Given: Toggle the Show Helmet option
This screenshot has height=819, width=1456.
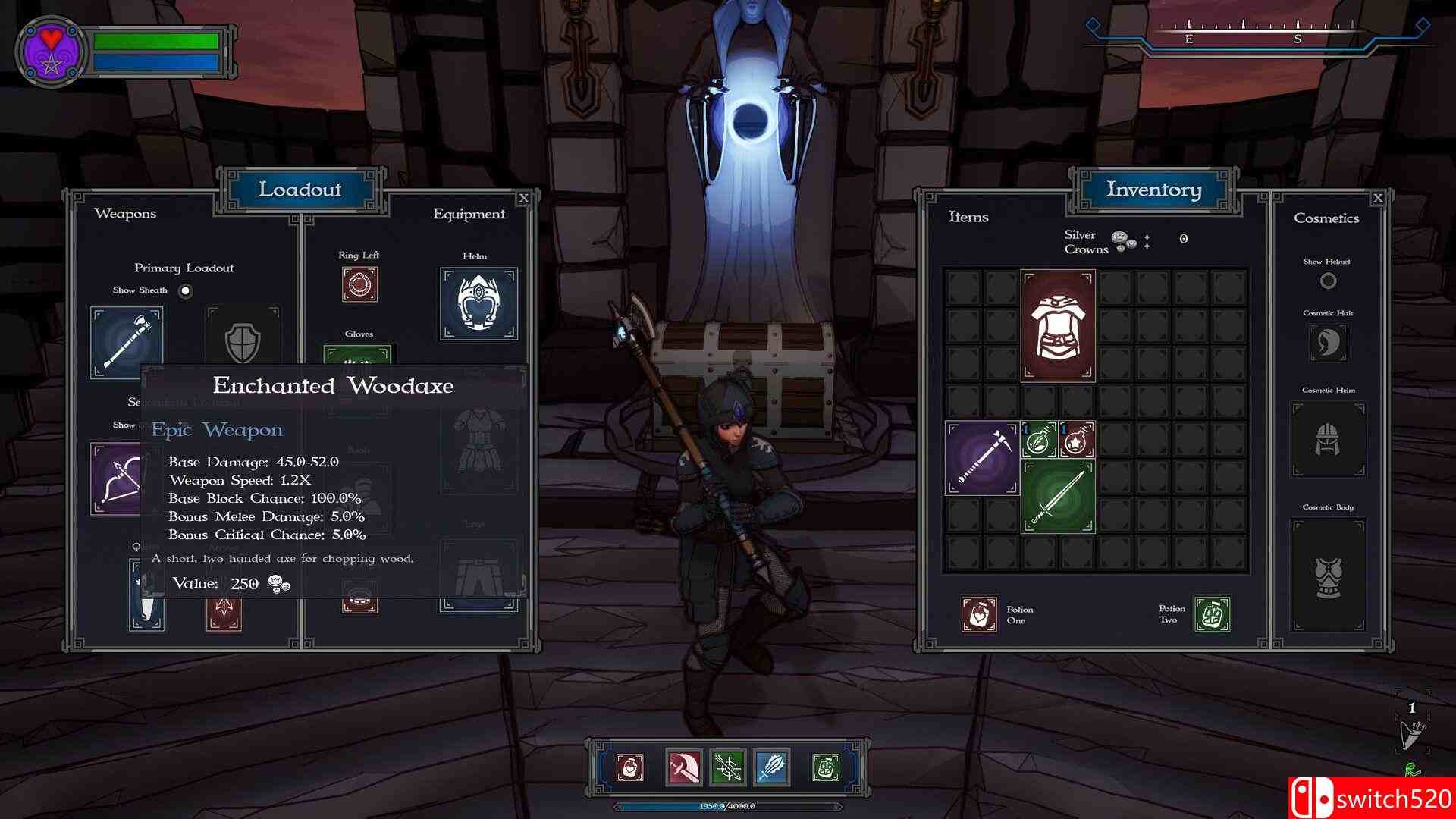Looking at the screenshot, I should click(1328, 281).
